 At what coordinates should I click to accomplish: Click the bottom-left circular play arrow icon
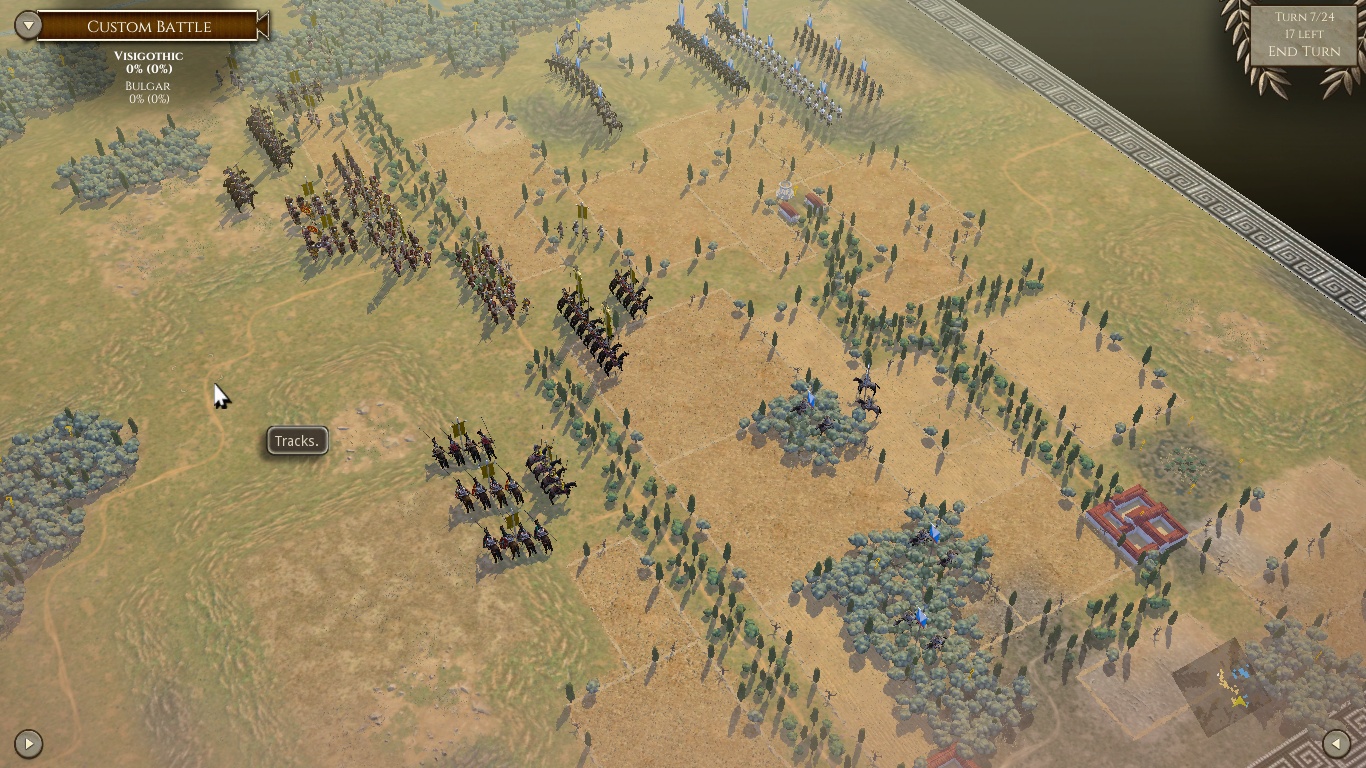point(29,743)
